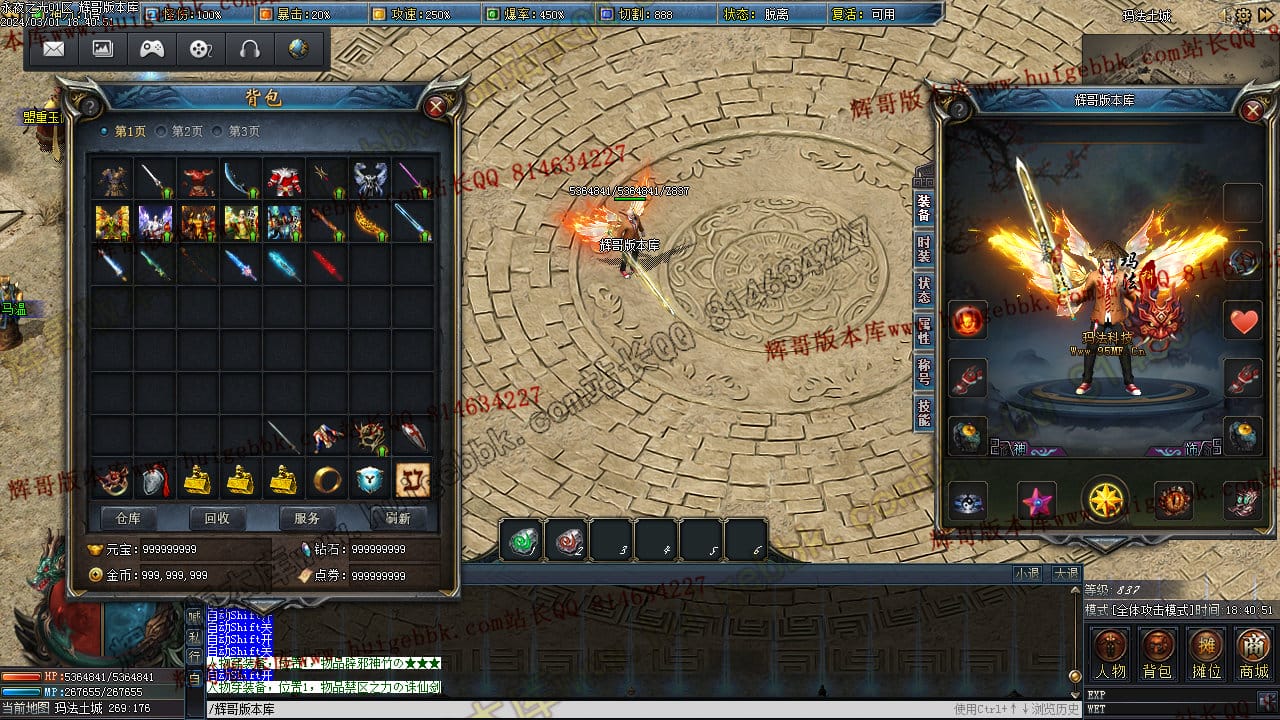Switch to 第3页 of the bag
The height and width of the screenshot is (720, 1280).
coord(237,131)
